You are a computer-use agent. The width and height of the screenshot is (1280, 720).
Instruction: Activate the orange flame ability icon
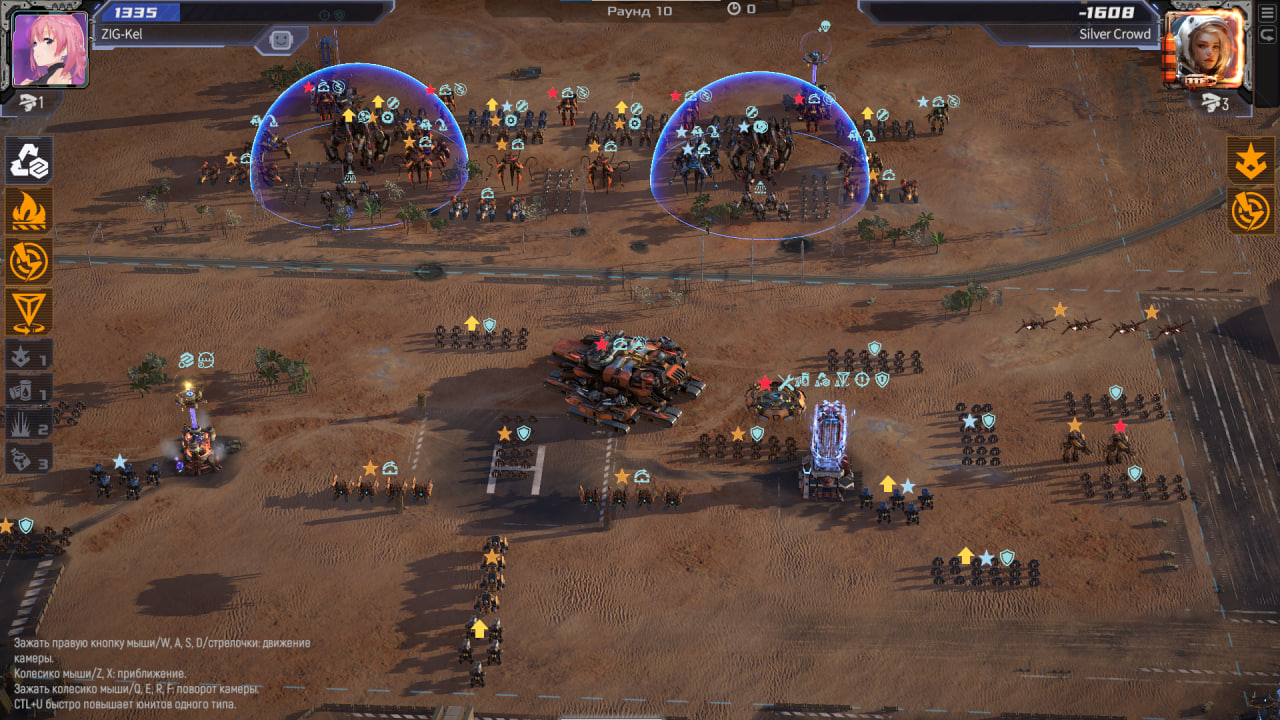pos(29,211)
